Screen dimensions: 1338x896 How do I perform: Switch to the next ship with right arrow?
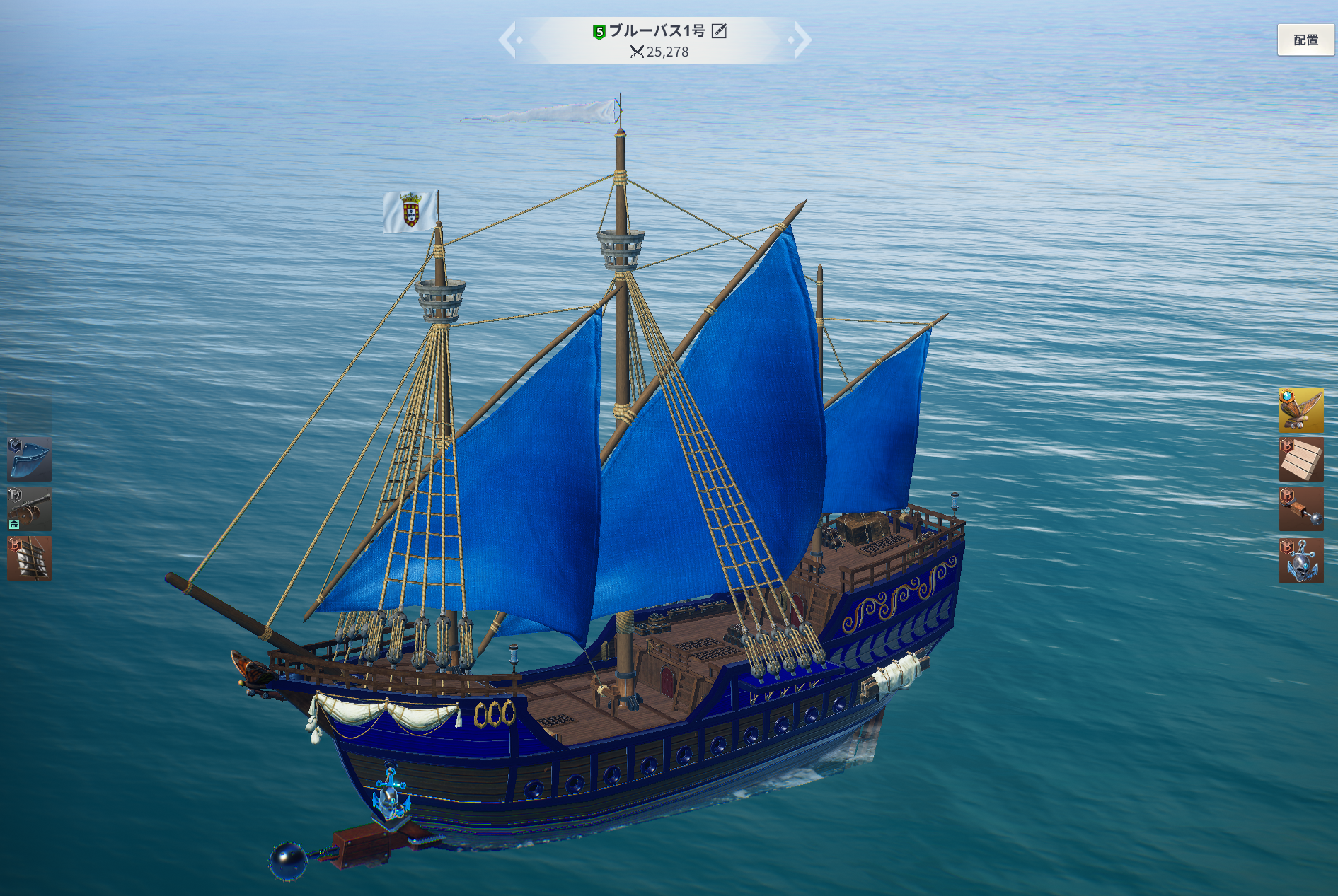tap(802, 40)
